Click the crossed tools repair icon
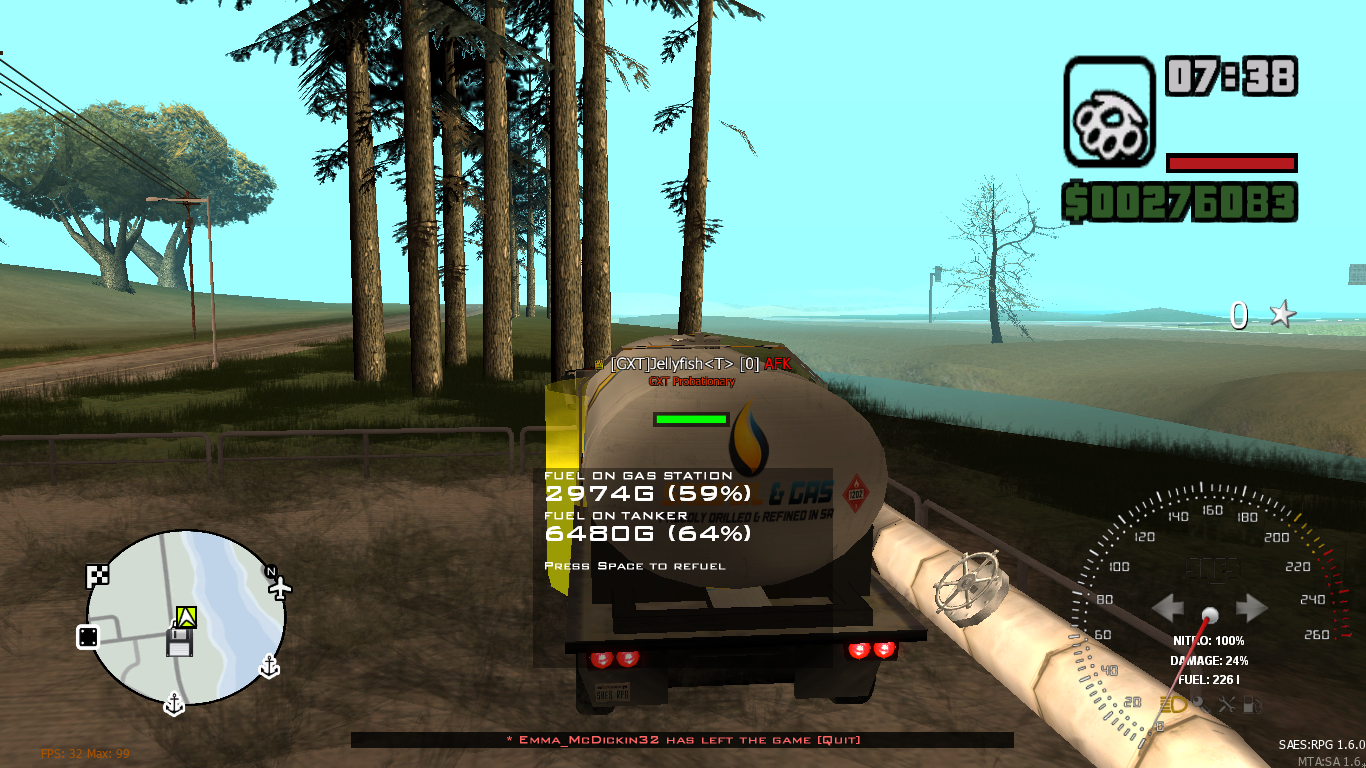The height and width of the screenshot is (768, 1366). pyautogui.click(x=1227, y=704)
